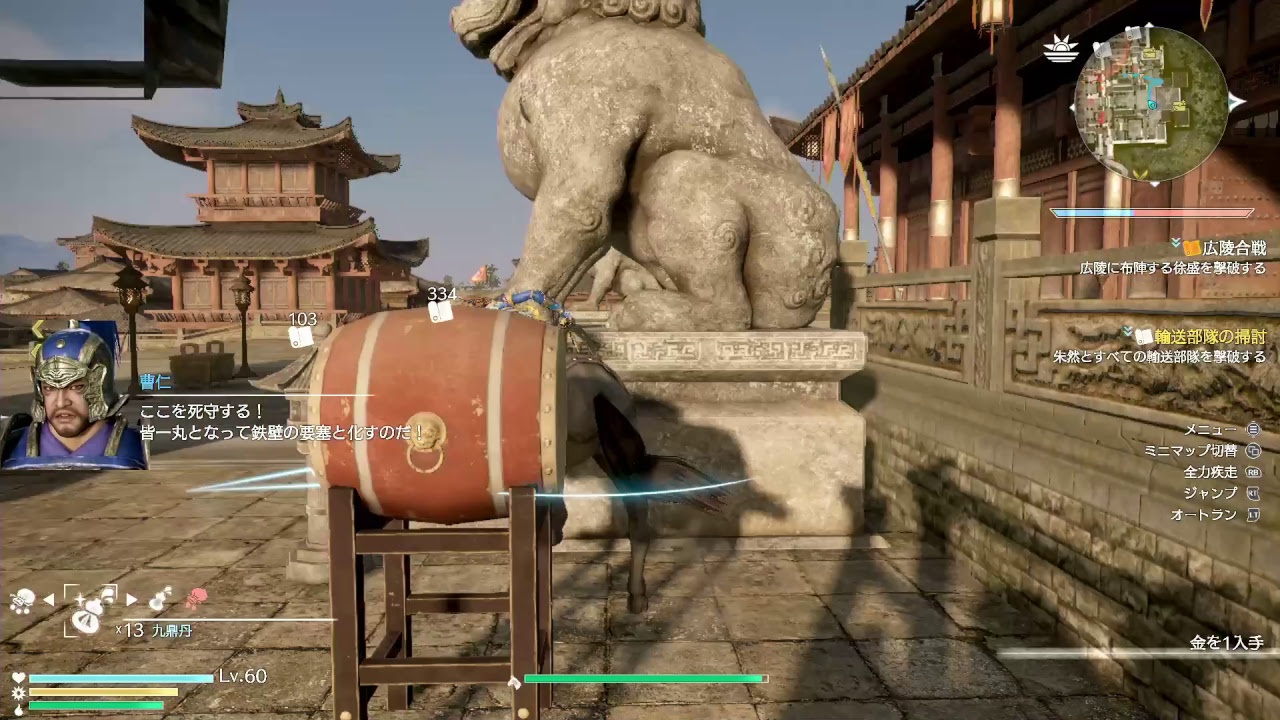
Task: Expand the 広陵合戦 objective via its chevron
Action: click(1175, 243)
